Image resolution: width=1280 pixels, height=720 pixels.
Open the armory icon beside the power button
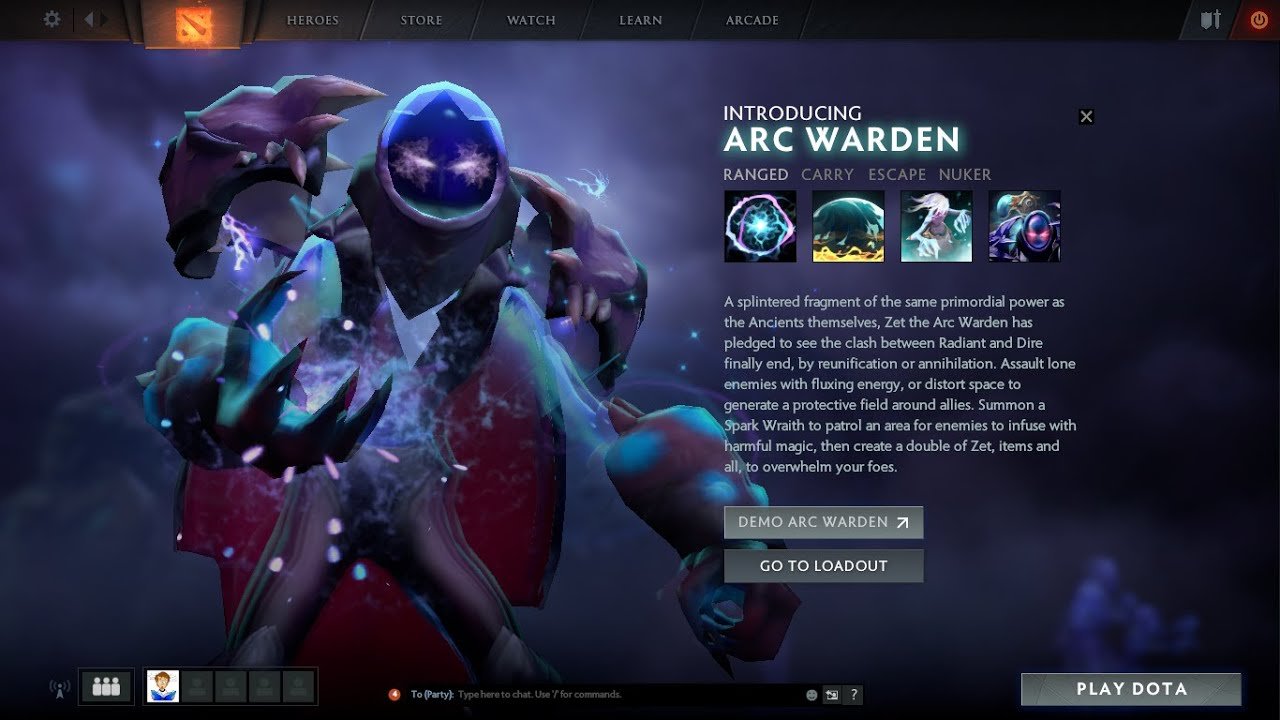click(x=1211, y=20)
